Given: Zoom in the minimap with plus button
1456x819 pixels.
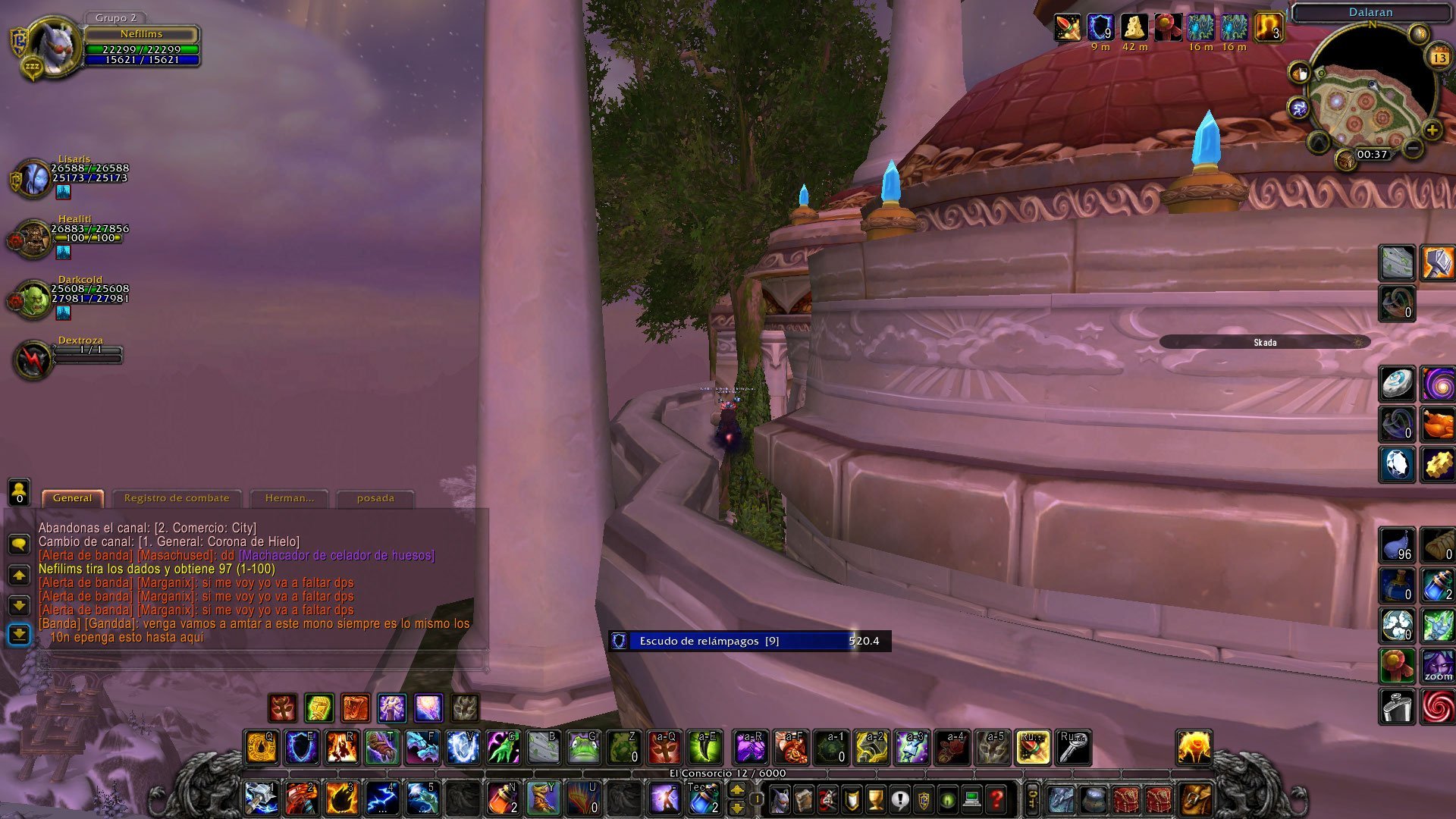Looking at the screenshot, I should click(x=1432, y=130).
